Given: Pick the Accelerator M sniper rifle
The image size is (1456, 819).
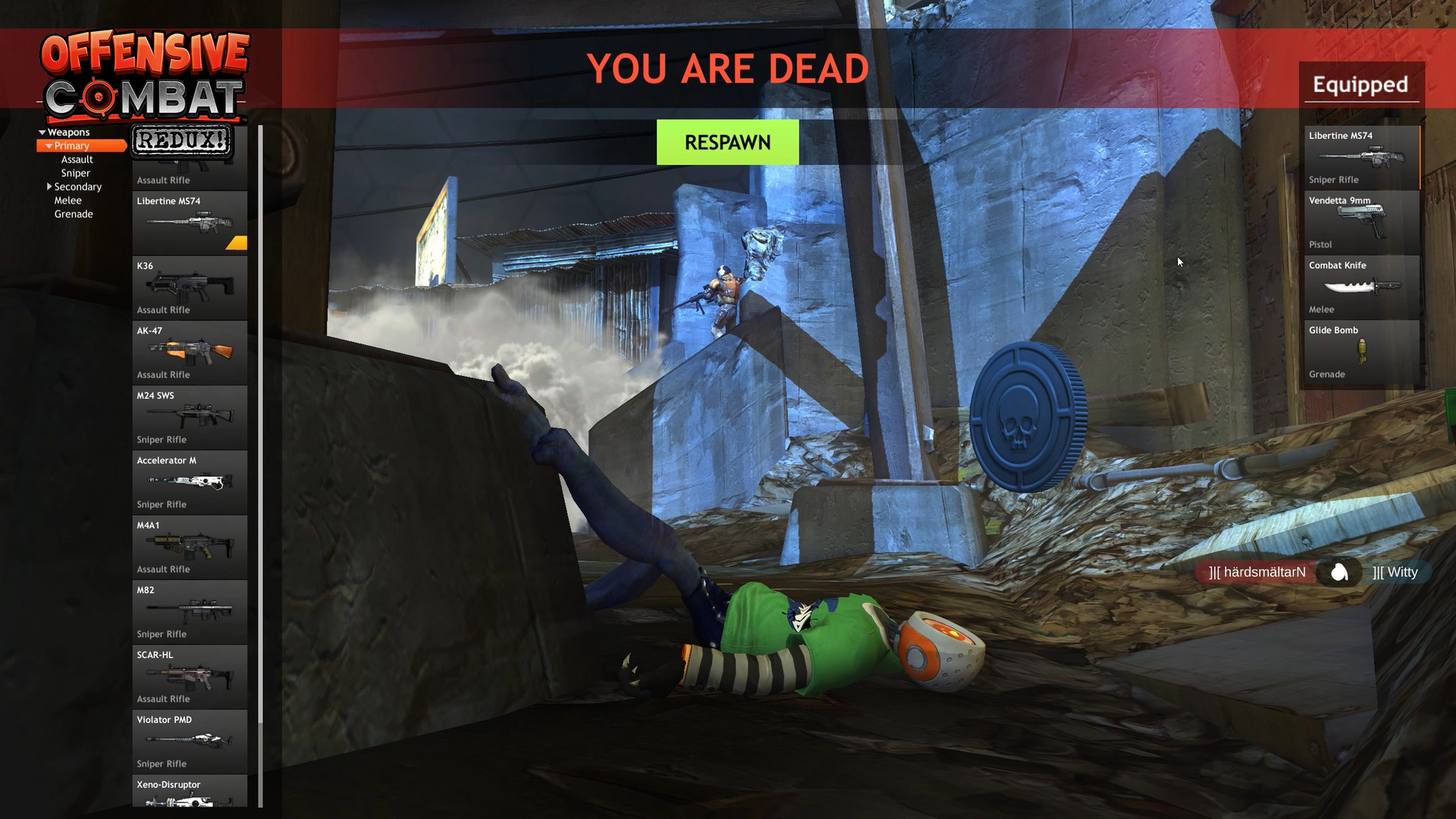Looking at the screenshot, I should [x=190, y=482].
